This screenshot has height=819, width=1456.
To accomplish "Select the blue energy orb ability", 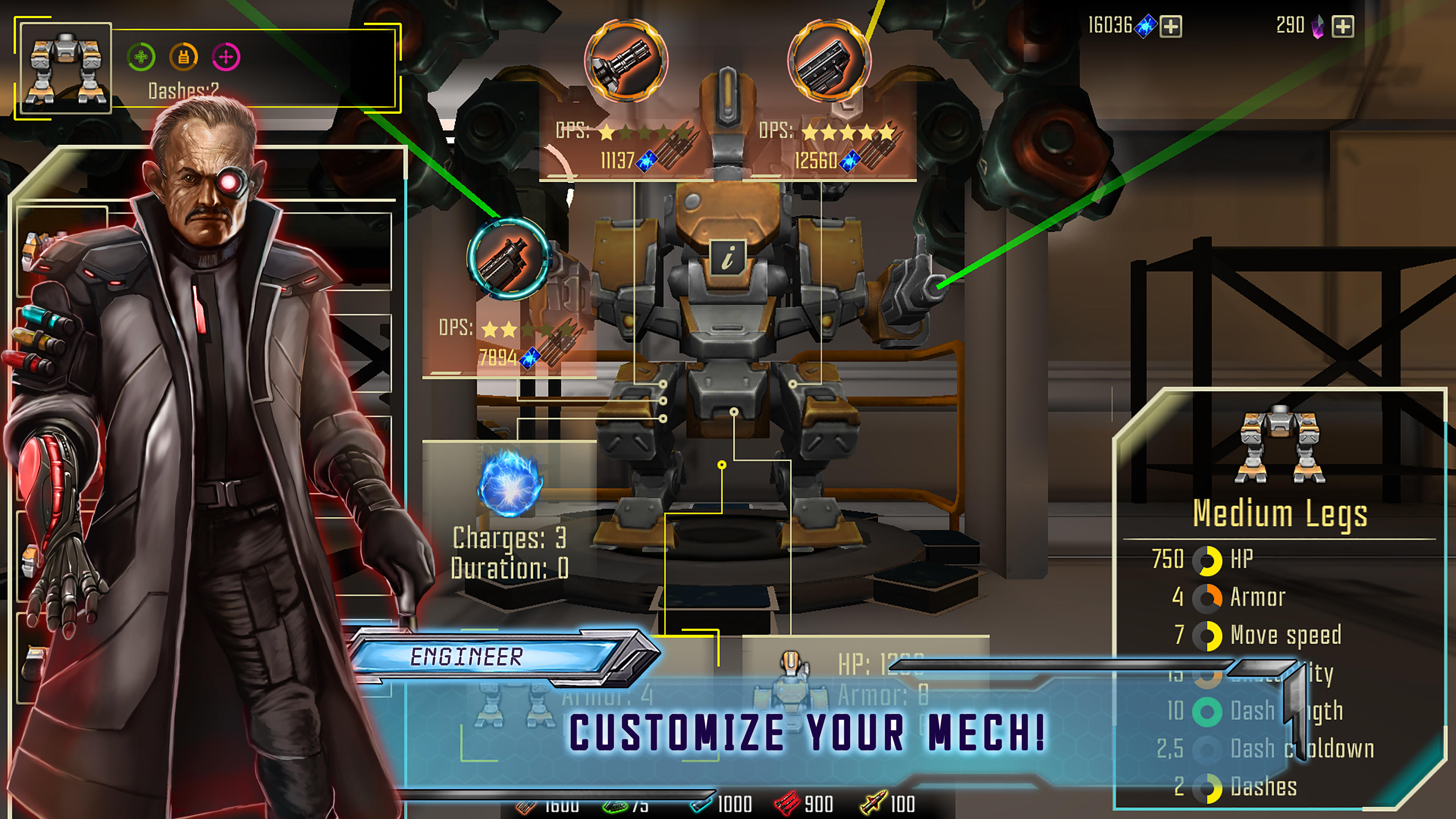I will point(510,484).
